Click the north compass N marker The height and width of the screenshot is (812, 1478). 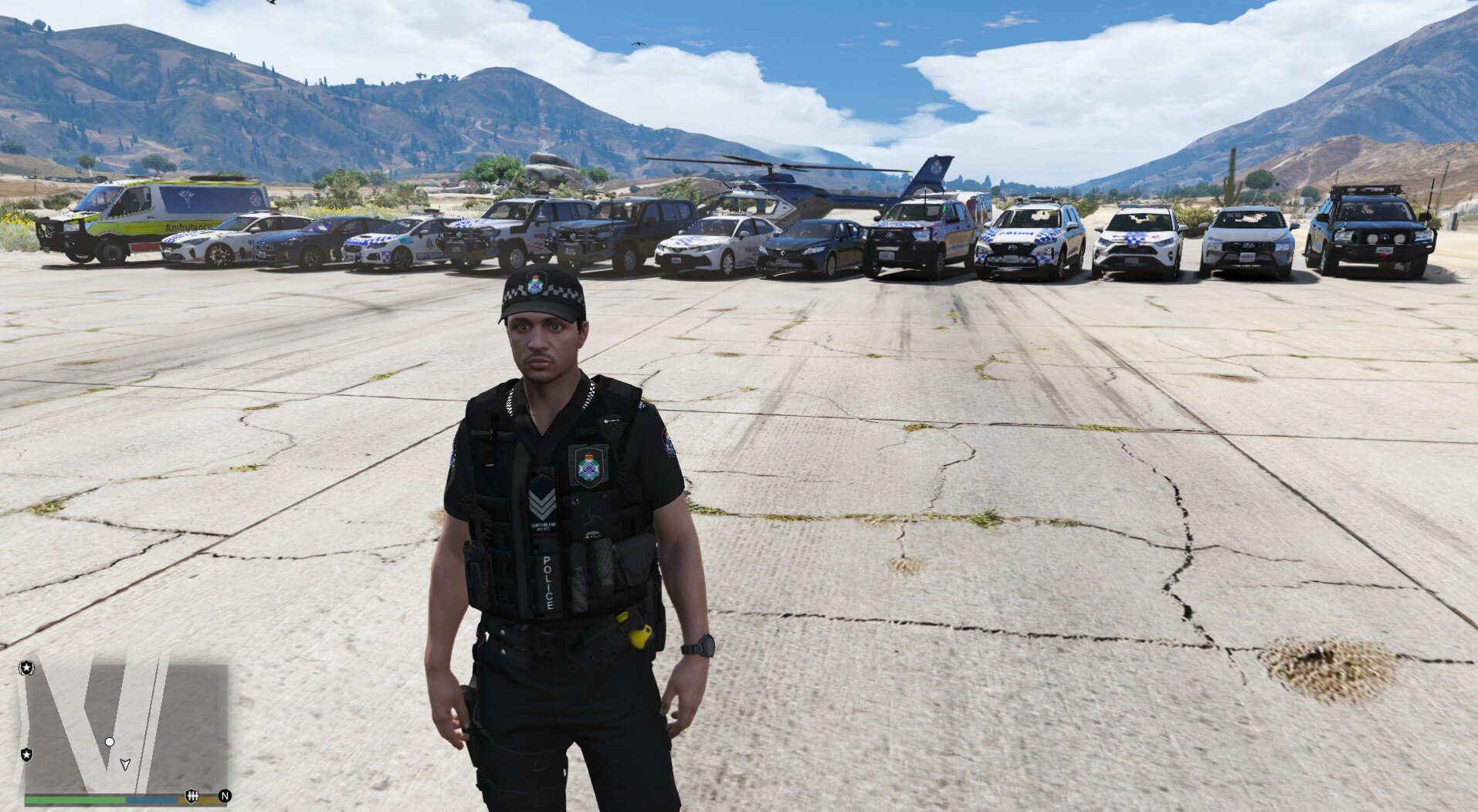pyautogui.click(x=225, y=796)
